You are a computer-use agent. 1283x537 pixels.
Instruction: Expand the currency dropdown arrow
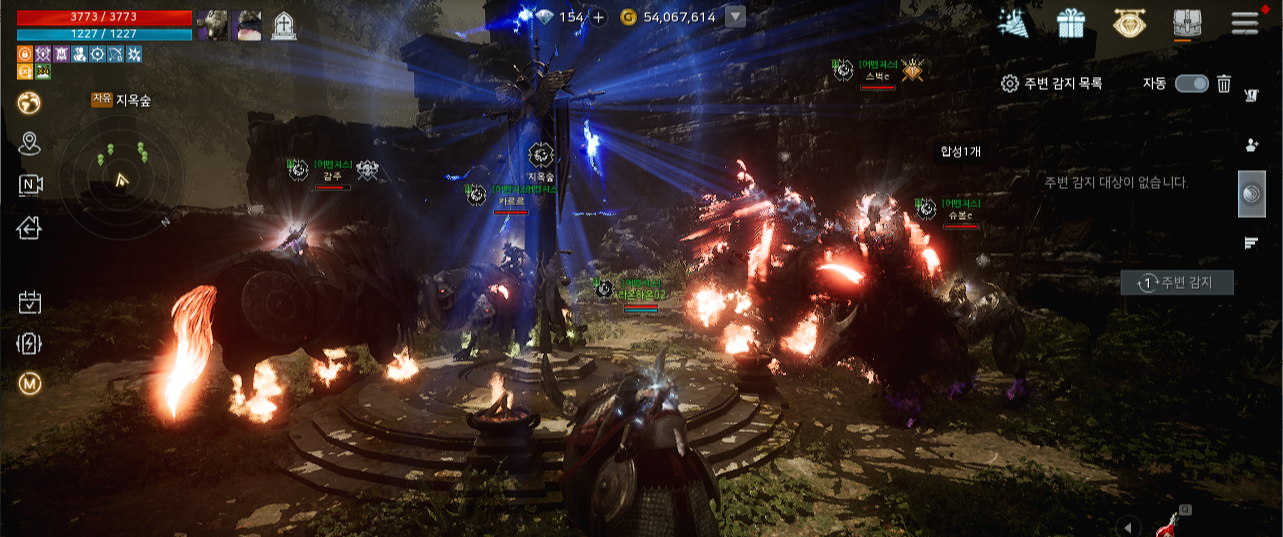[x=735, y=17]
